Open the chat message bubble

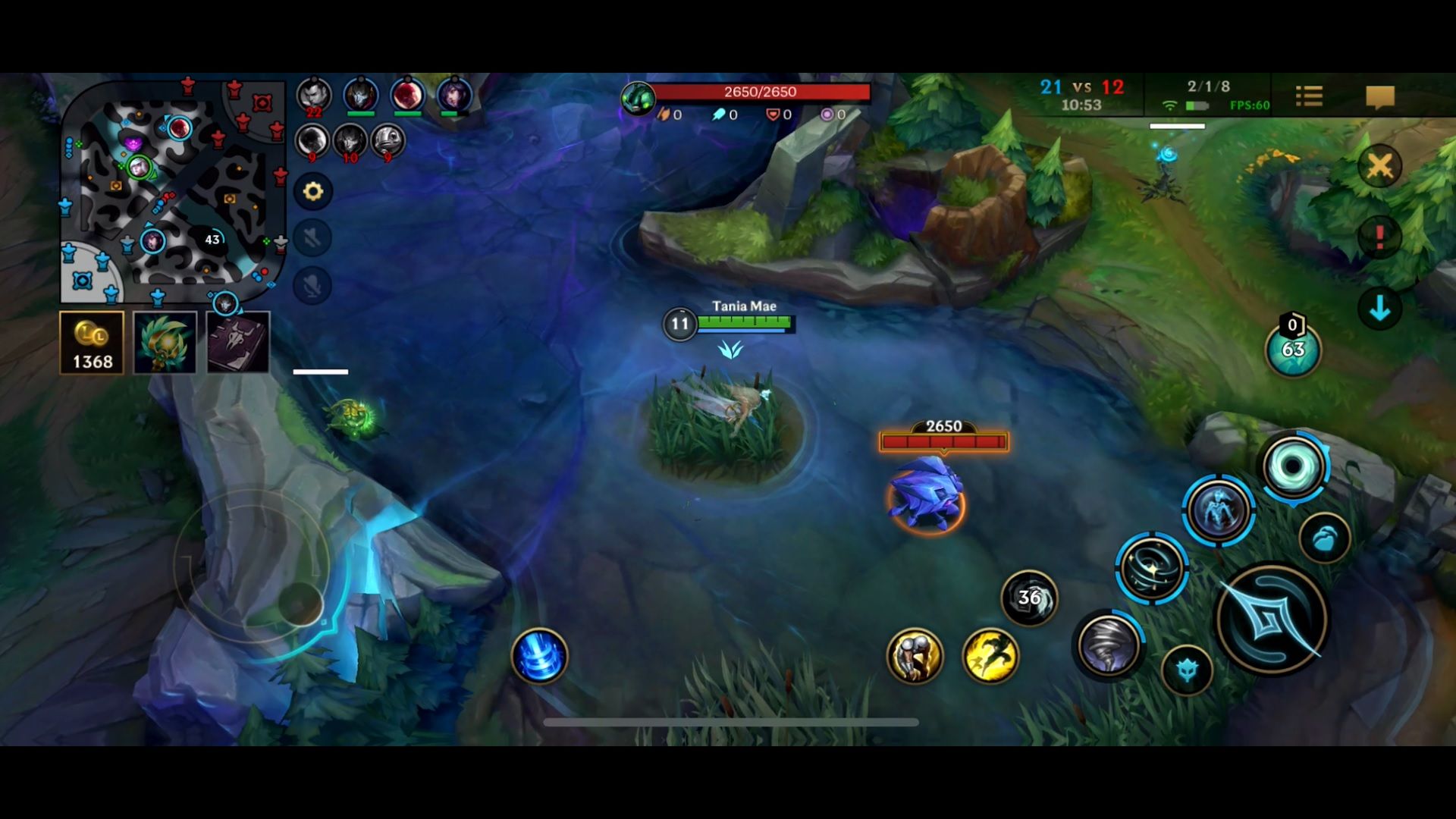tap(1380, 96)
